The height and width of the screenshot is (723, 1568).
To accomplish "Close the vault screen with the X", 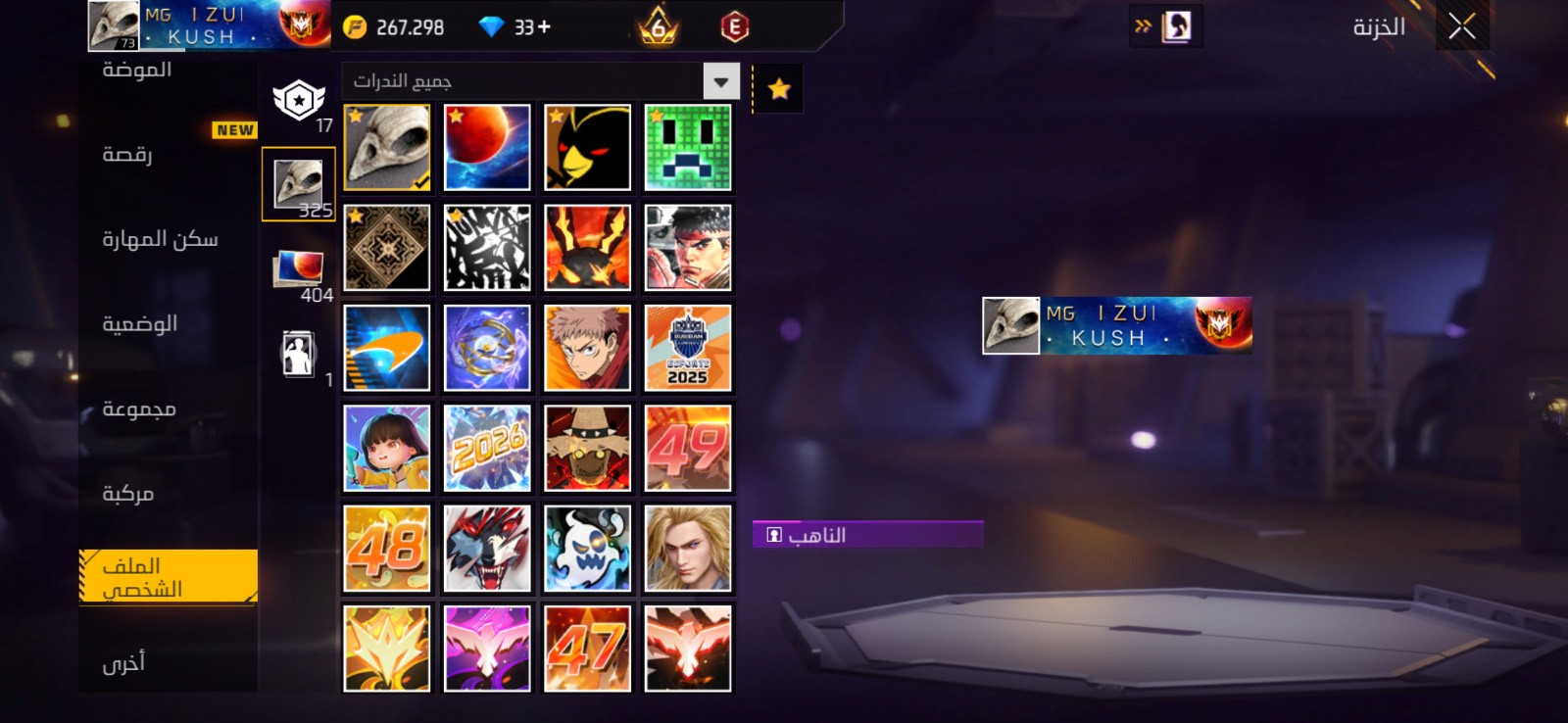I will pos(1461,27).
